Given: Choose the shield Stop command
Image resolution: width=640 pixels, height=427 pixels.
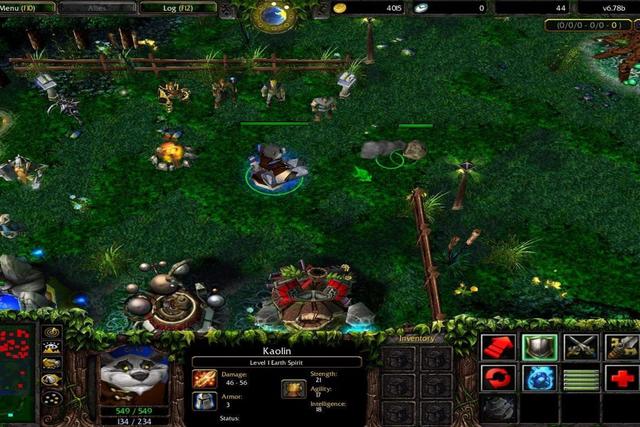Looking at the screenshot, I should (x=539, y=347).
